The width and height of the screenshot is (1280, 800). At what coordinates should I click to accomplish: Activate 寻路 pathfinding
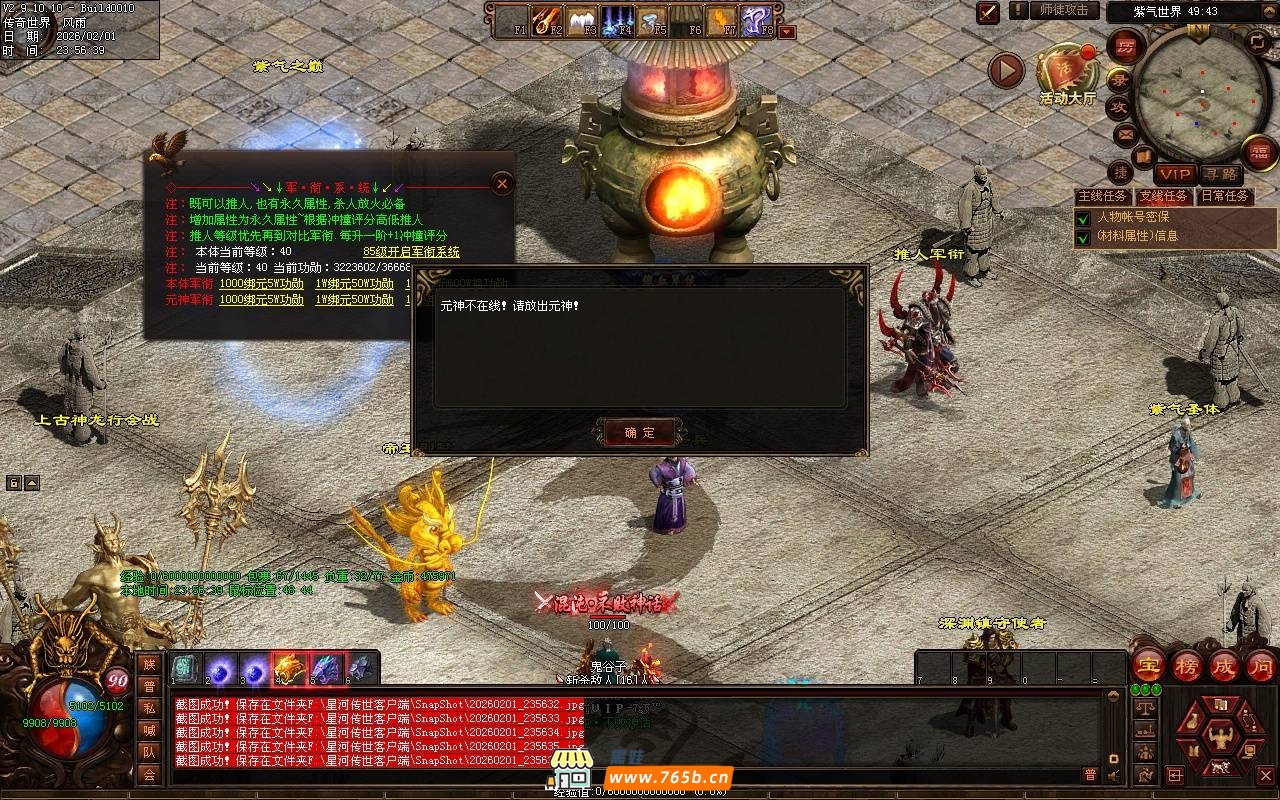tap(1220, 174)
